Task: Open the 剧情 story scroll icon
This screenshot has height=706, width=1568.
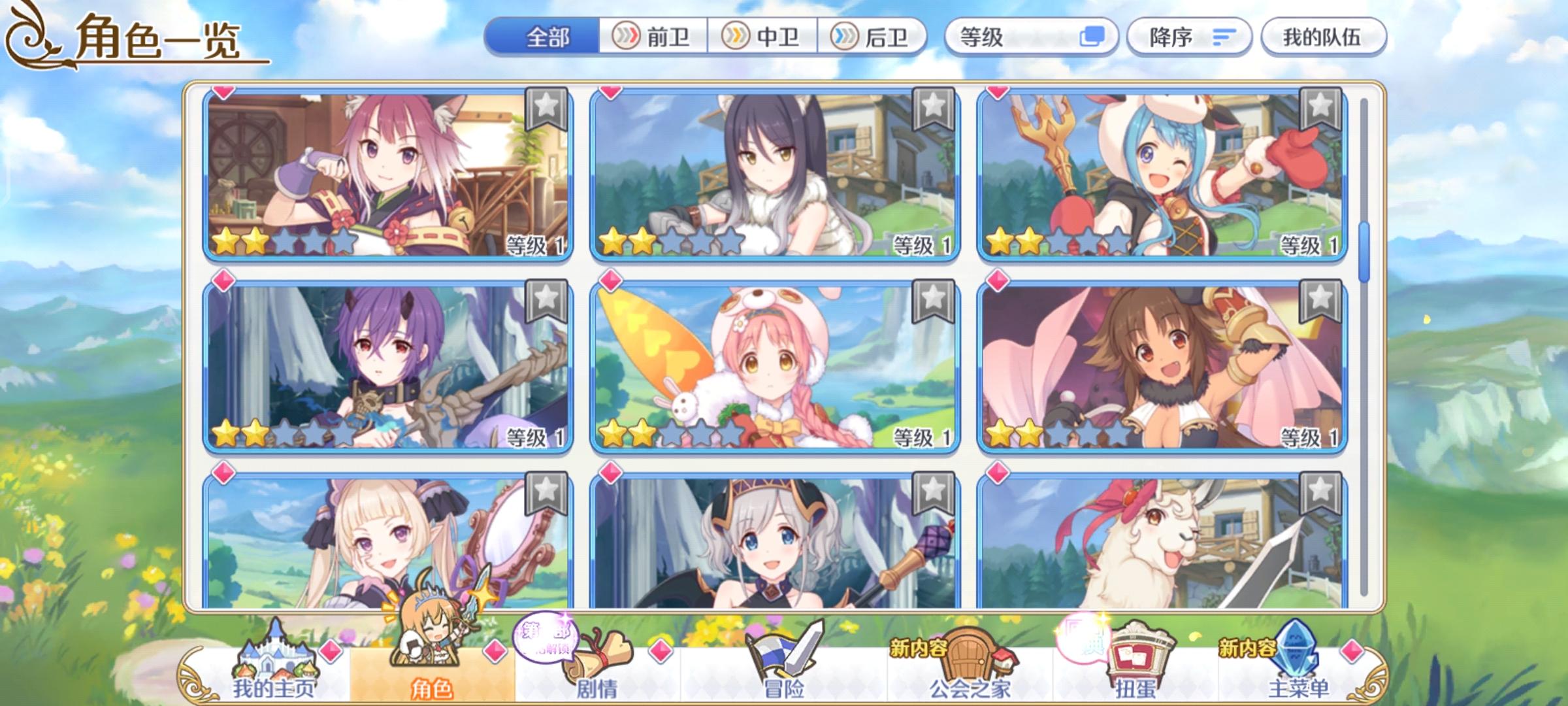Action: (600, 654)
